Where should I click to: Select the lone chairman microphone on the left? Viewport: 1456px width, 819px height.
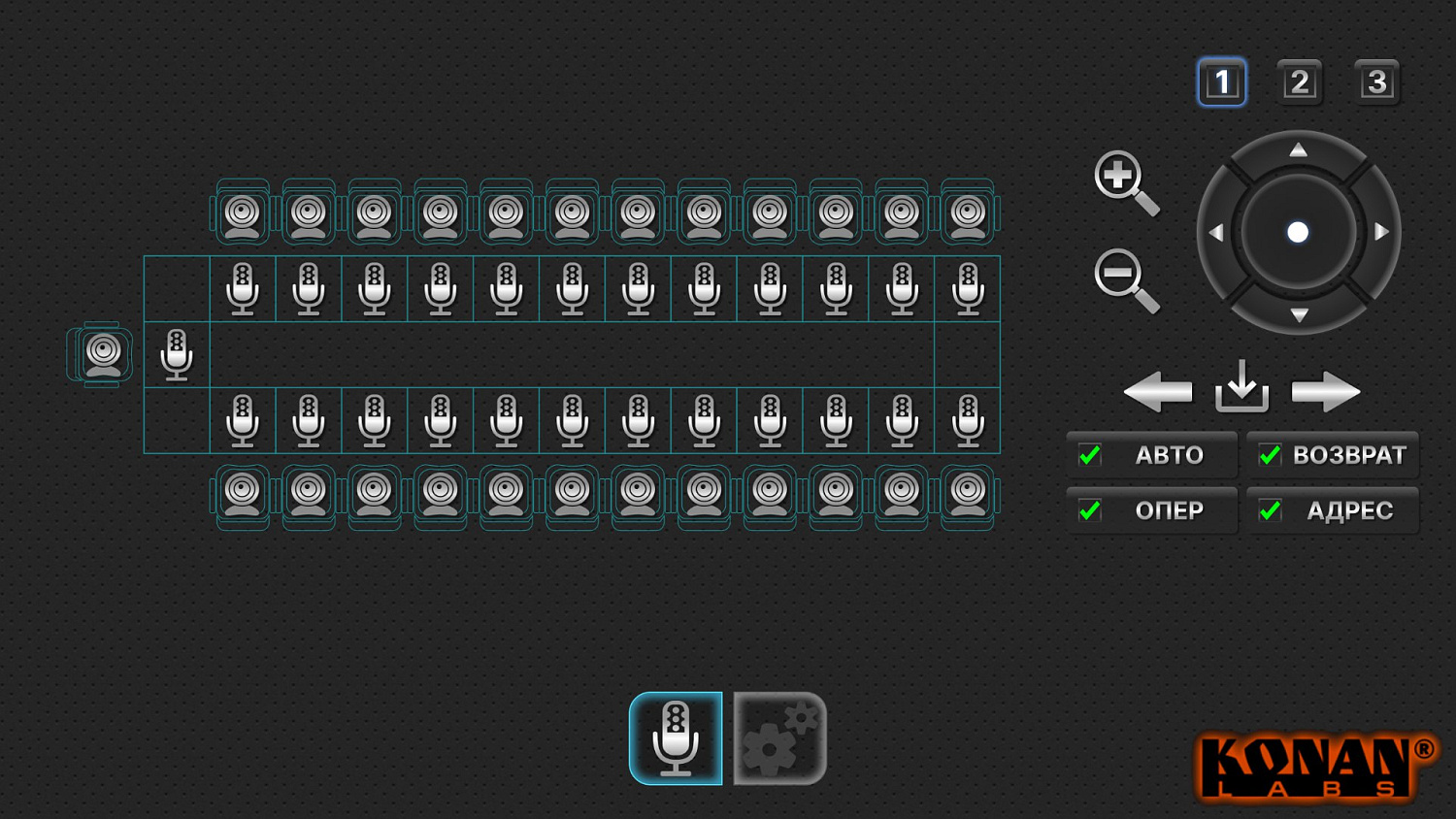coord(177,354)
